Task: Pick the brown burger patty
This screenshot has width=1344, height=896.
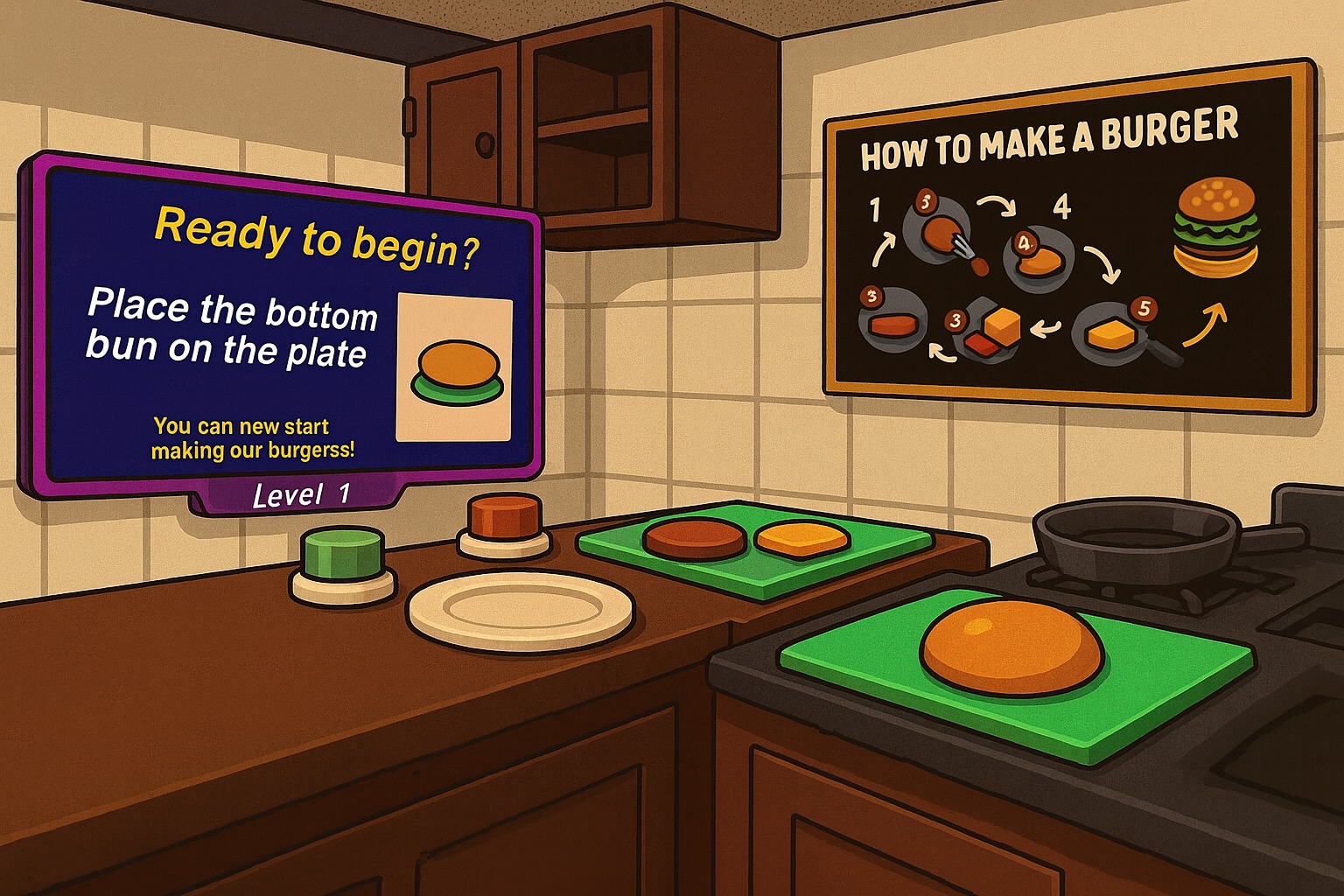Action: click(693, 537)
